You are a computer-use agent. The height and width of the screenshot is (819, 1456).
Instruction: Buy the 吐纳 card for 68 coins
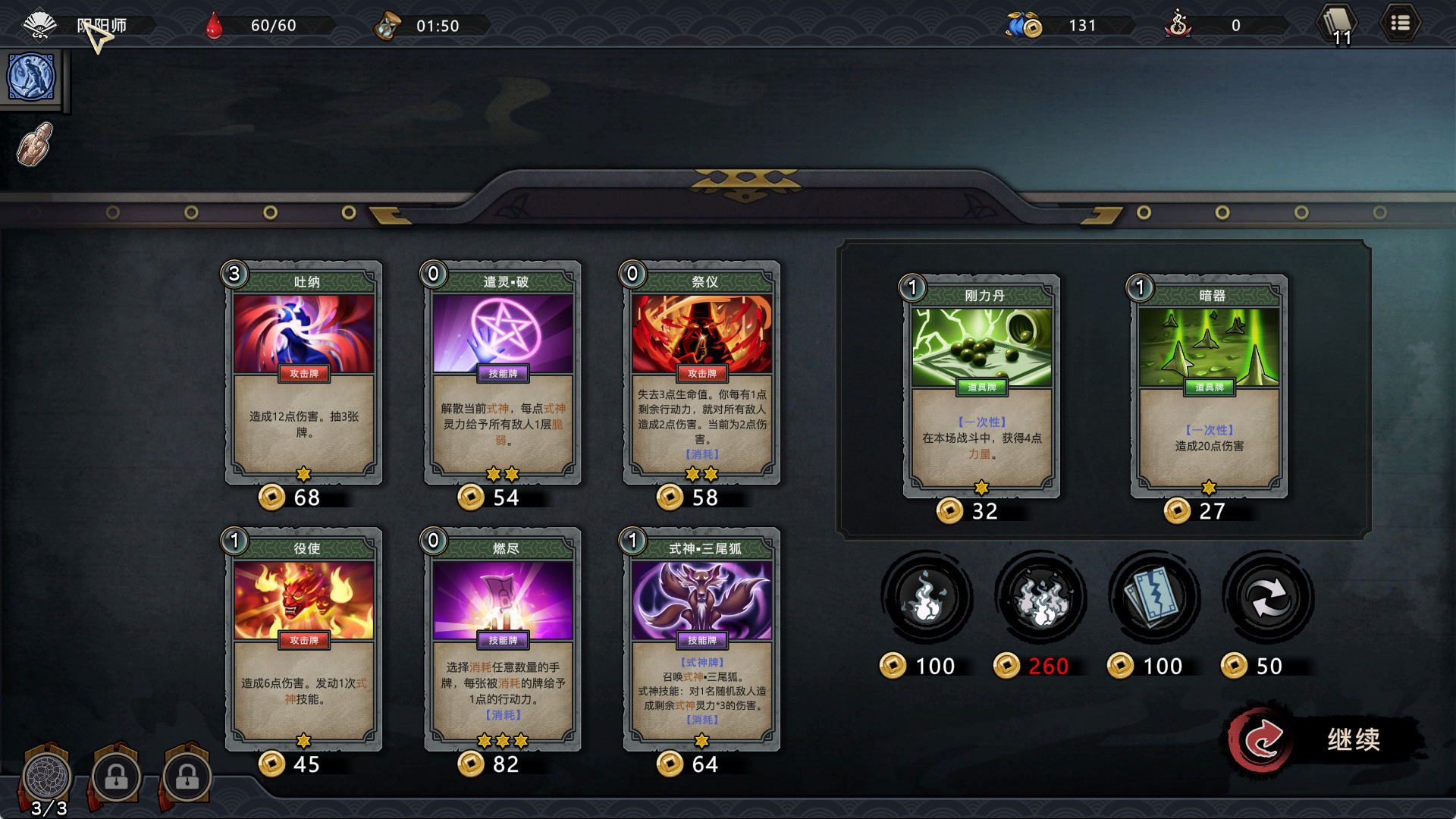click(303, 373)
